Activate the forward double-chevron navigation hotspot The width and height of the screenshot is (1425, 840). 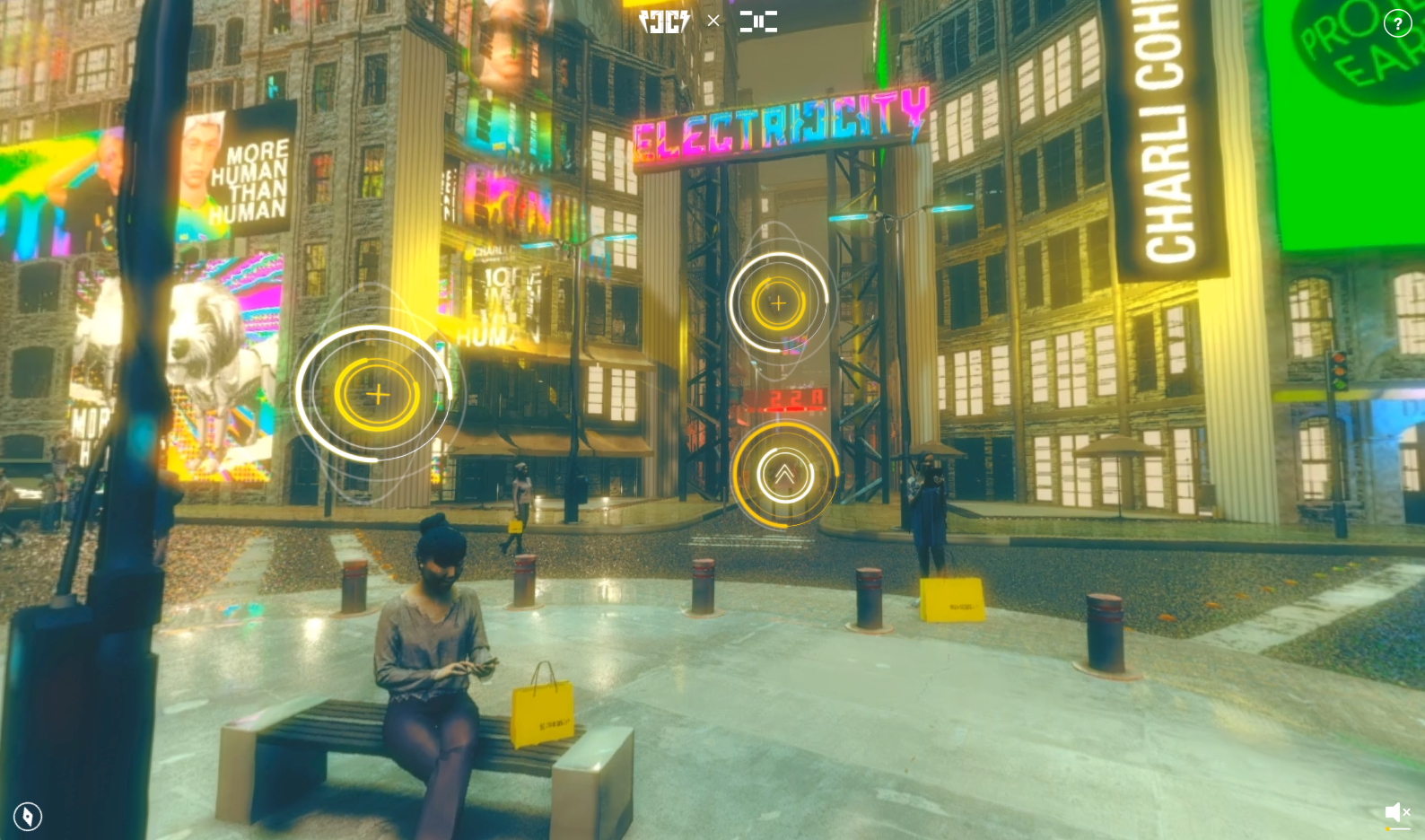pos(784,474)
